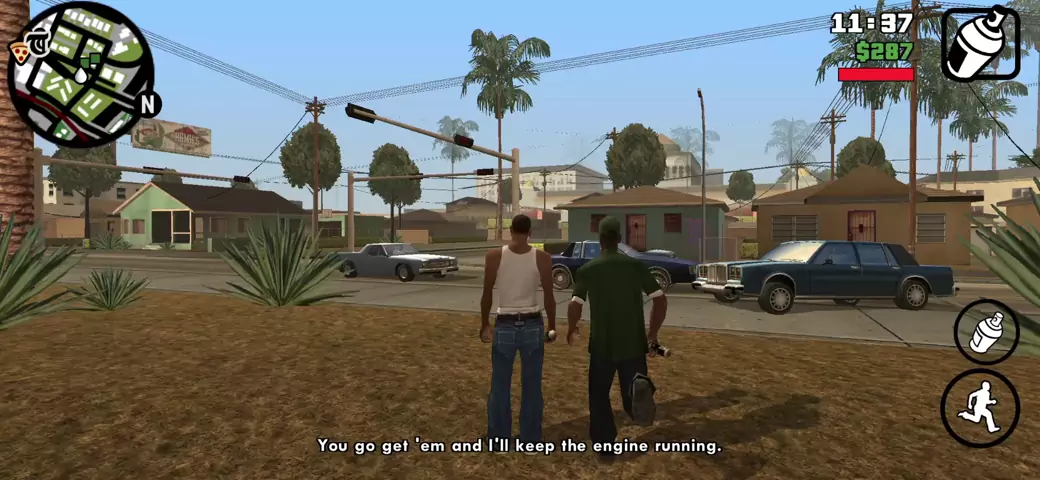
Task: Fire the spray can attack button
Action: point(986,331)
